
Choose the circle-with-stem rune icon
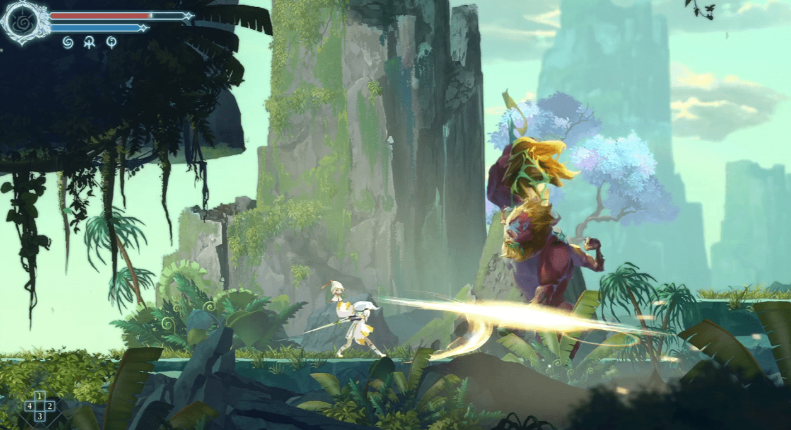[111, 42]
